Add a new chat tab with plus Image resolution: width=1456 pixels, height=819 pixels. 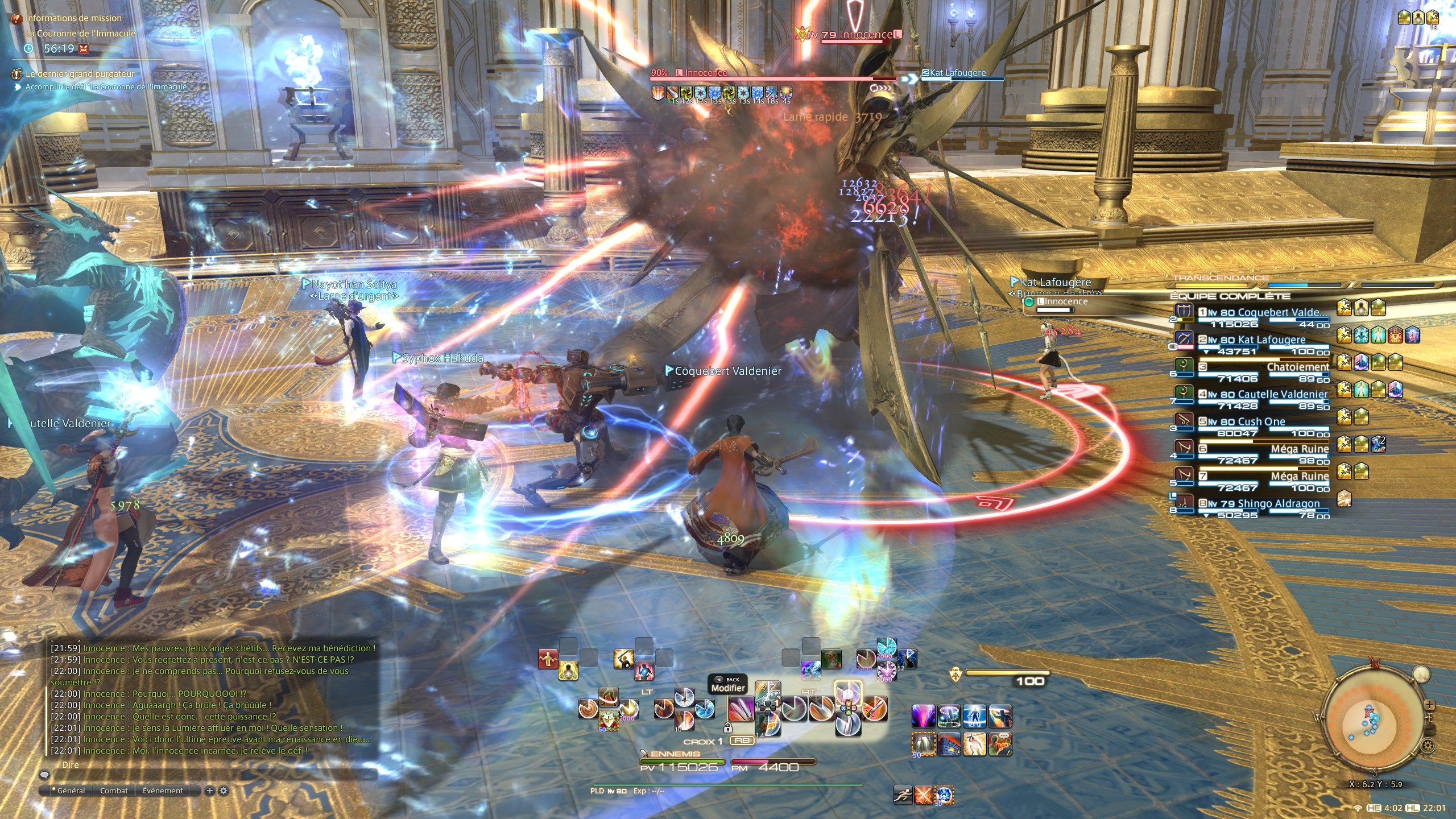point(210,791)
